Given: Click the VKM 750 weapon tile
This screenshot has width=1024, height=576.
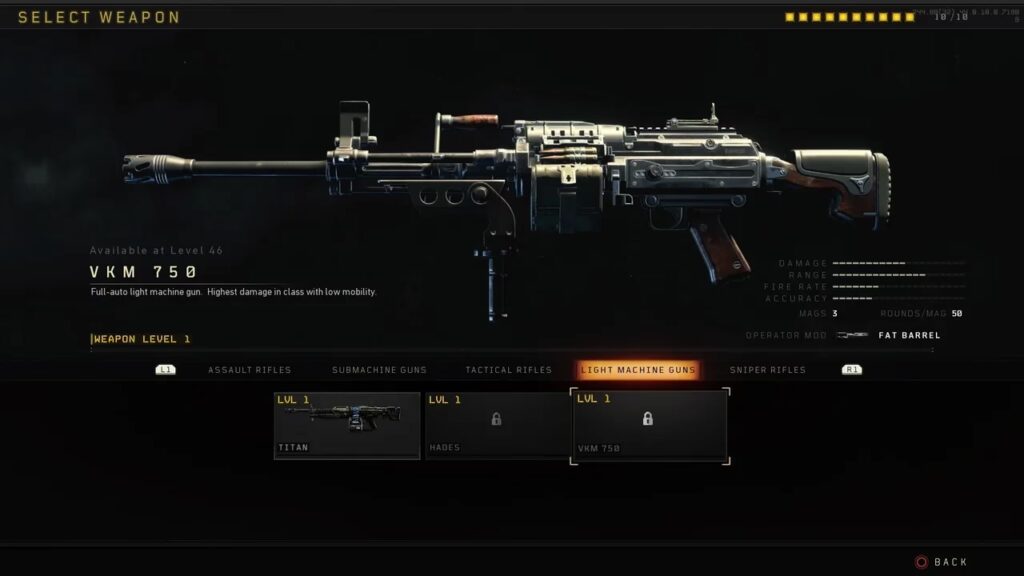Looking at the screenshot, I should [x=649, y=426].
